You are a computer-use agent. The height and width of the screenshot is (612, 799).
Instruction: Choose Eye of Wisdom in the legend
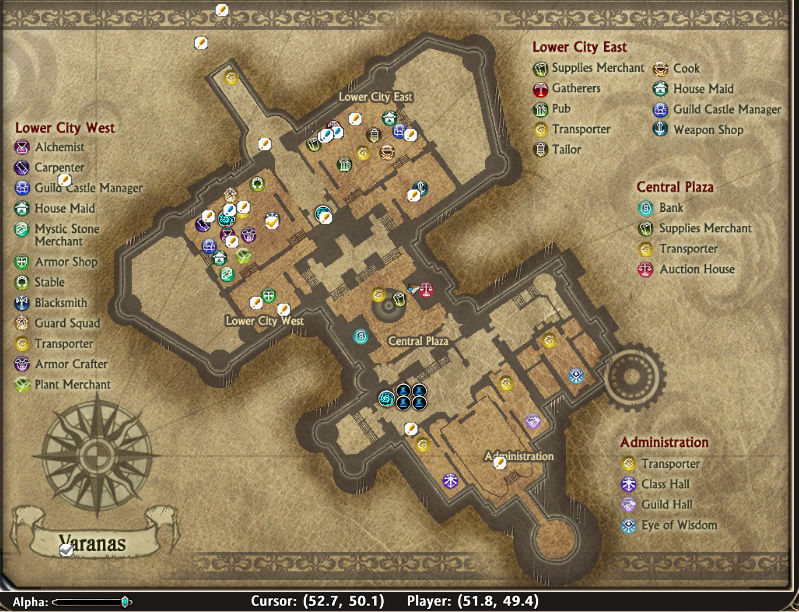click(x=679, y=525)
